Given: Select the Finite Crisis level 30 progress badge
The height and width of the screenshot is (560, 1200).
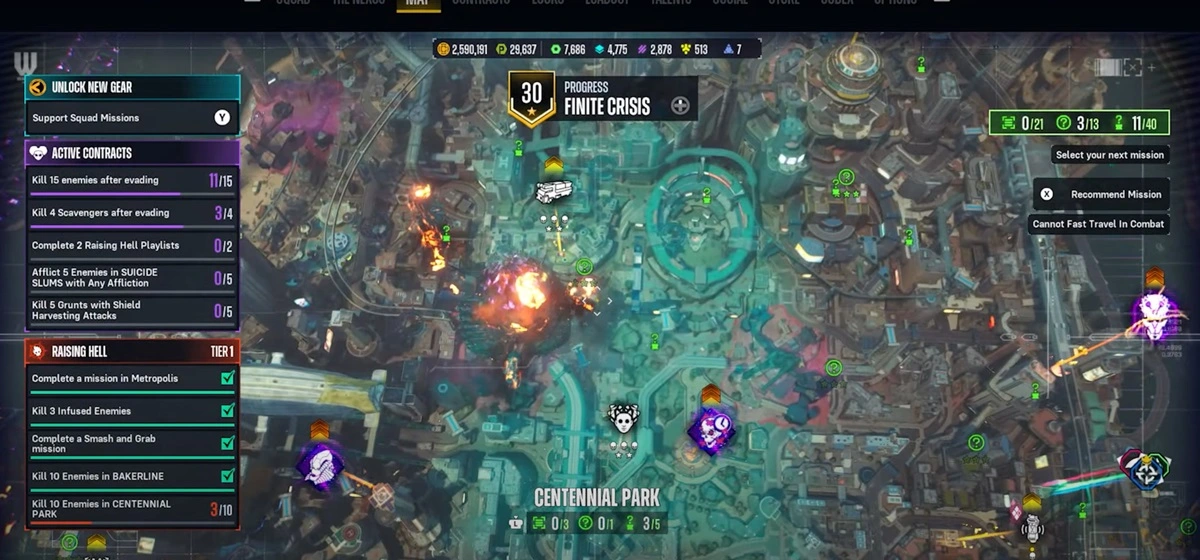Looking at the screenshot, I should (x=531, y=97).
